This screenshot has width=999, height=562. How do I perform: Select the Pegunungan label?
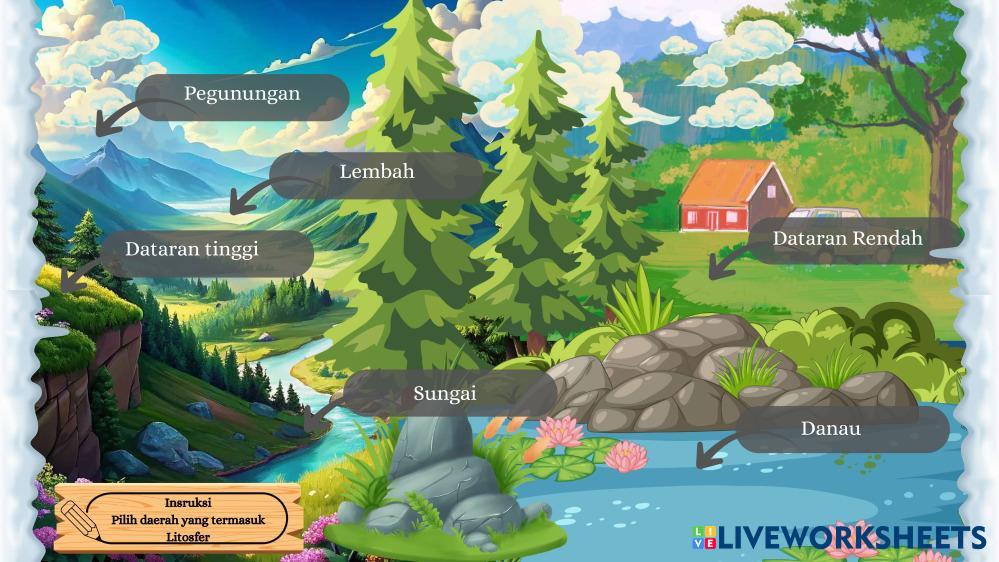(242, 95)
